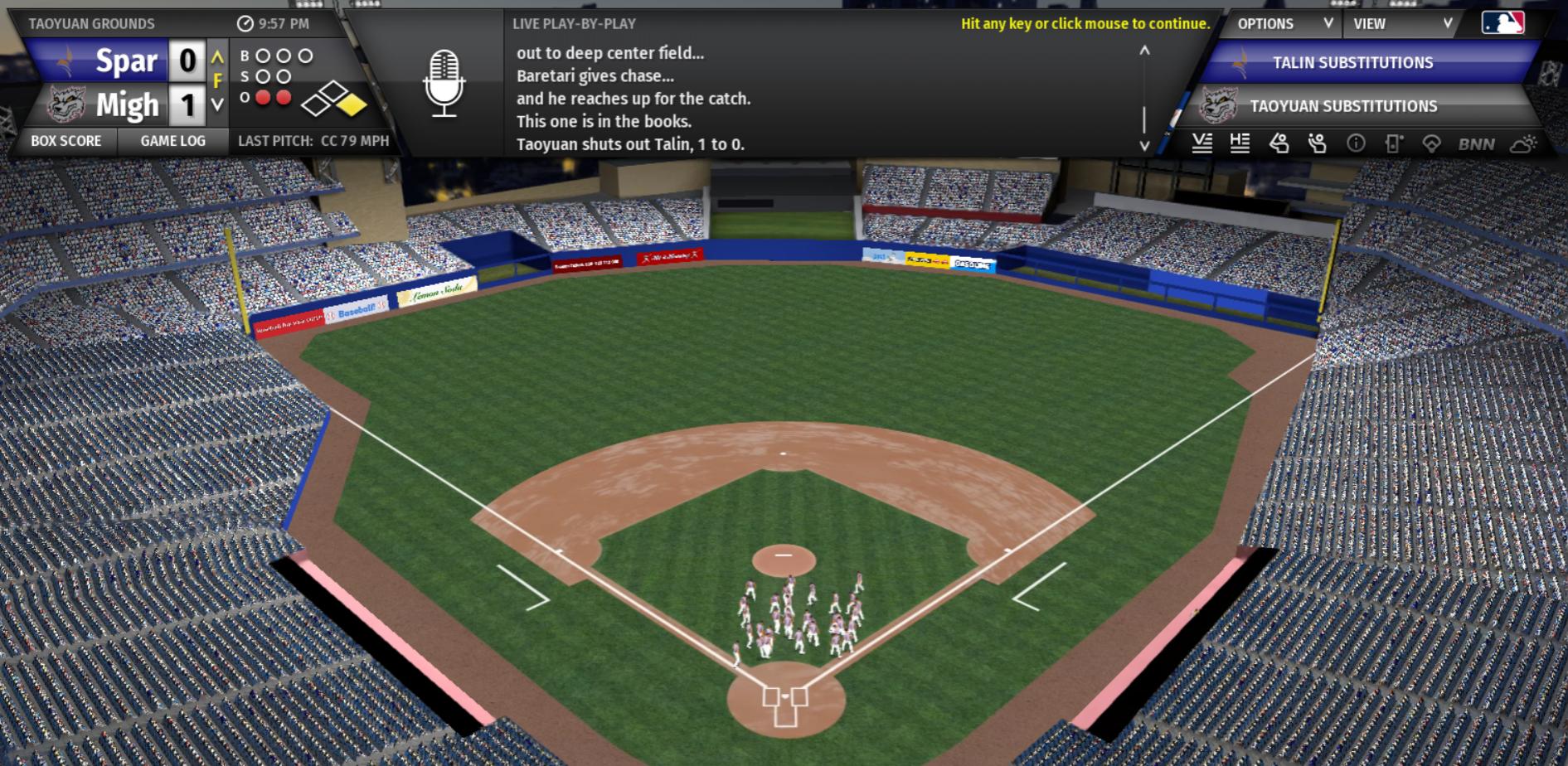Open the Game Log
The height and width of the screenshot is (766, 1568).
tap(172, 141)
